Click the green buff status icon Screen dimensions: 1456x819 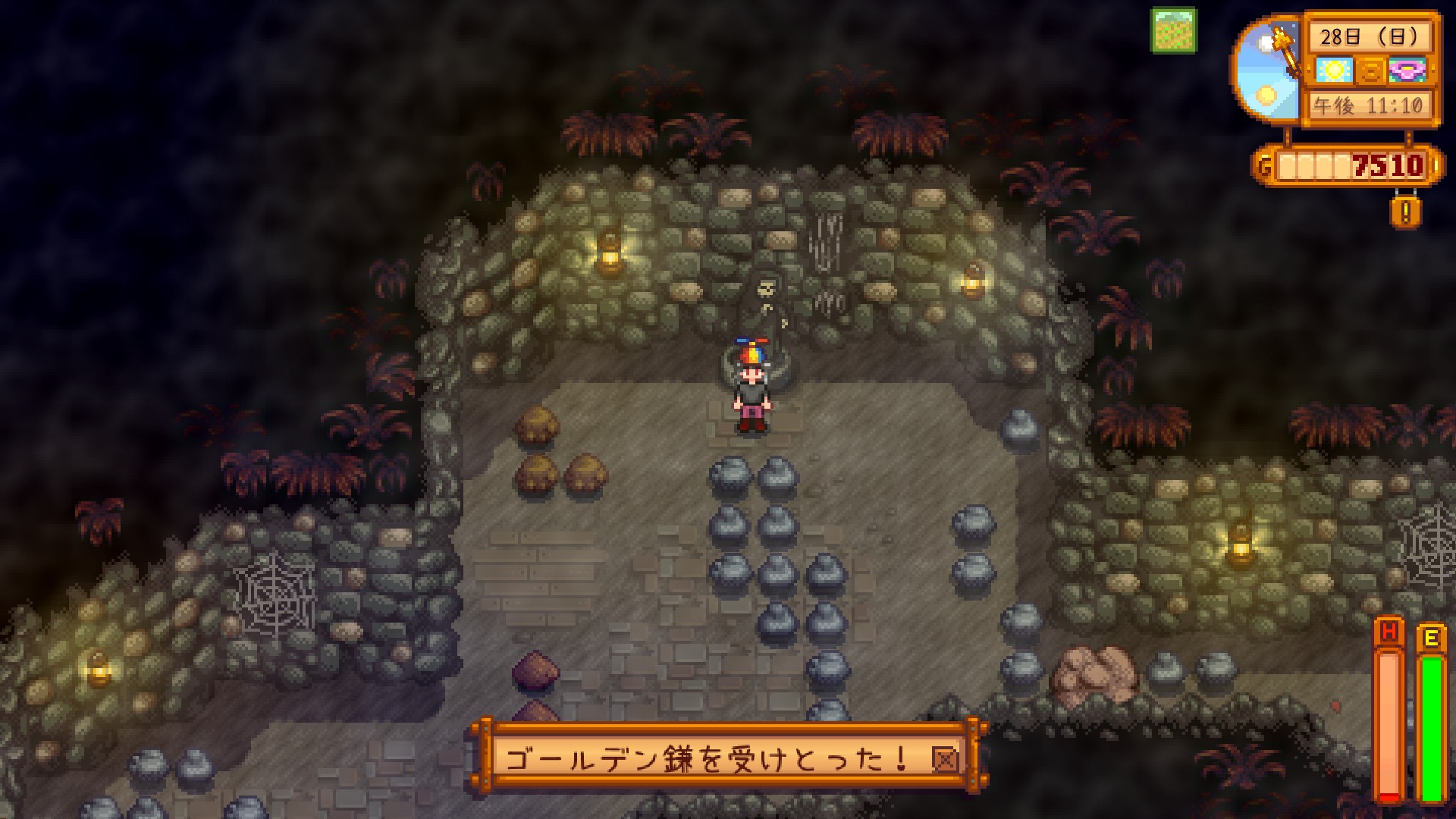[1174, 30]
